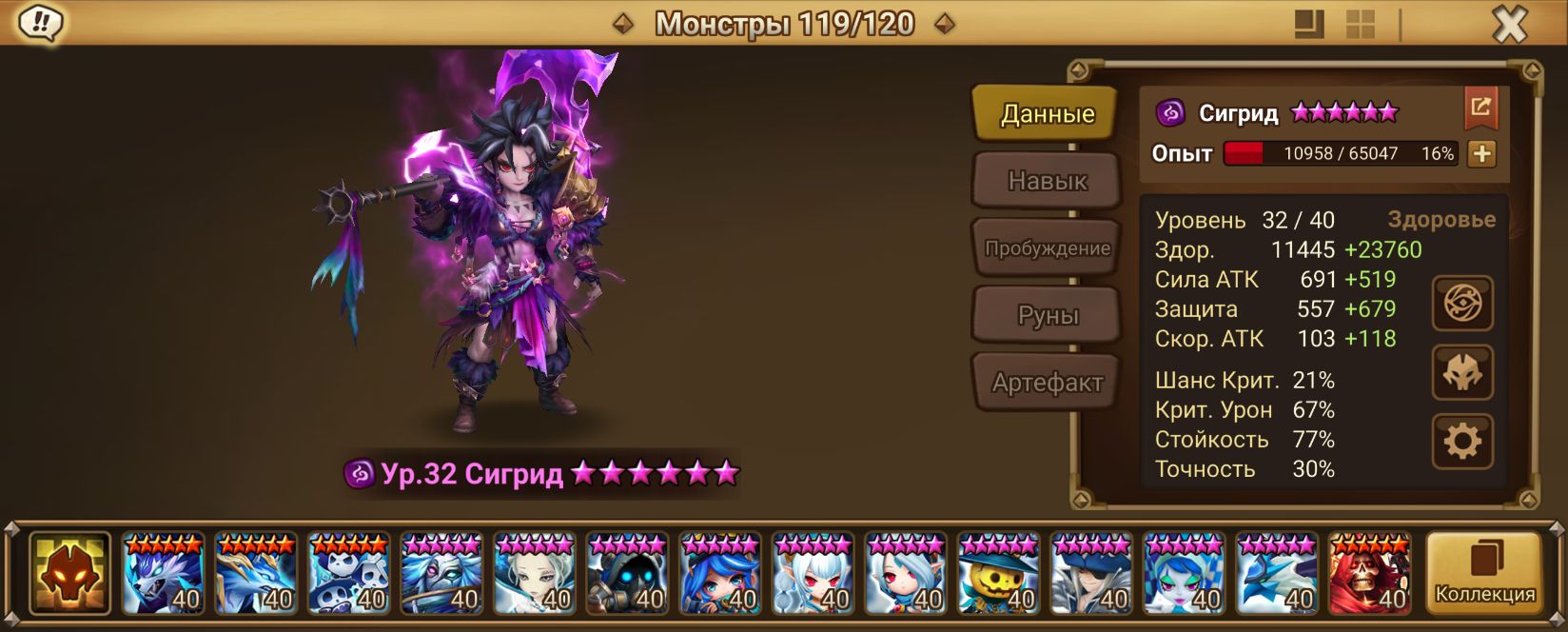The image size is (1568, 632).
Task: Tap the share icon on the red ribbon
Action: [x=1480, y=107]
